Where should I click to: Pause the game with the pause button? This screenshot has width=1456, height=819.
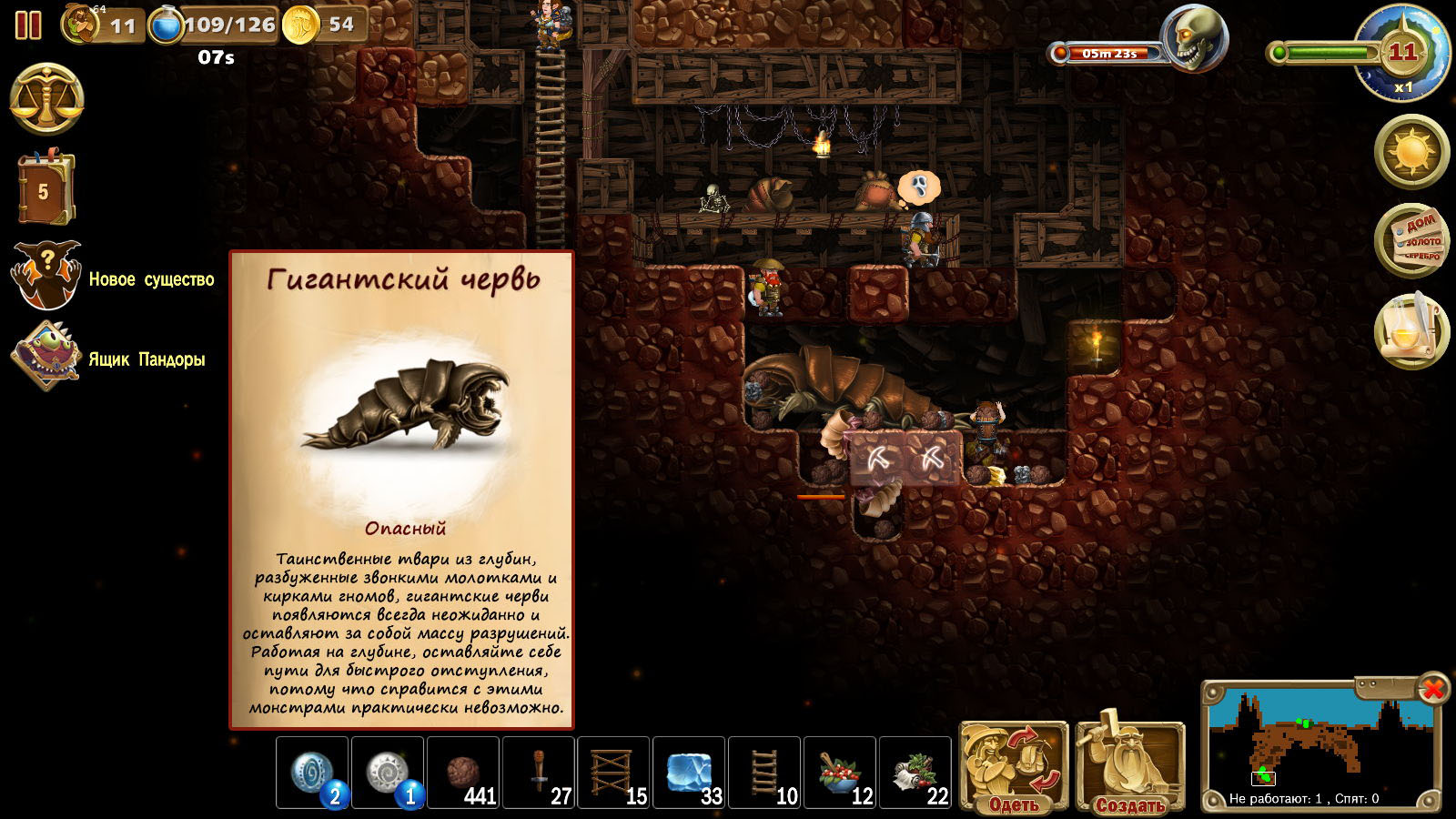click(28, 25)
